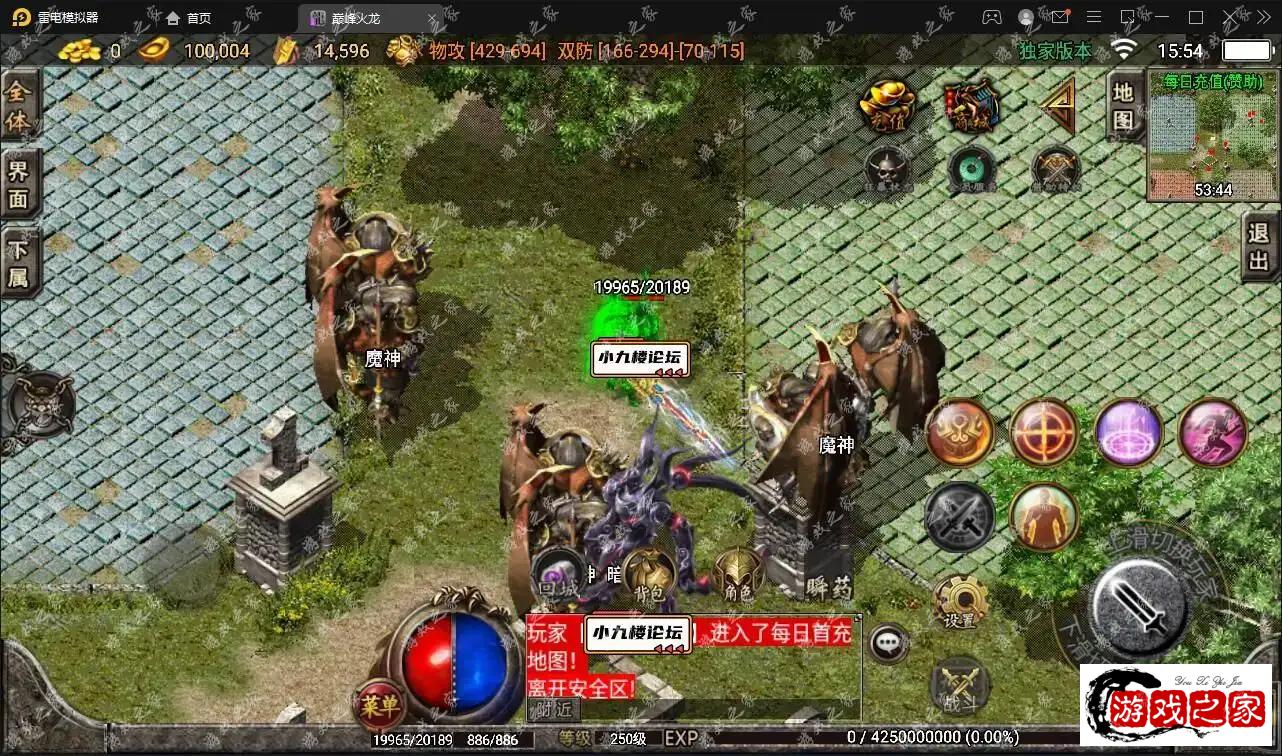
Task: Open the 设置 settings gear
Action: [x=960, y=602]
